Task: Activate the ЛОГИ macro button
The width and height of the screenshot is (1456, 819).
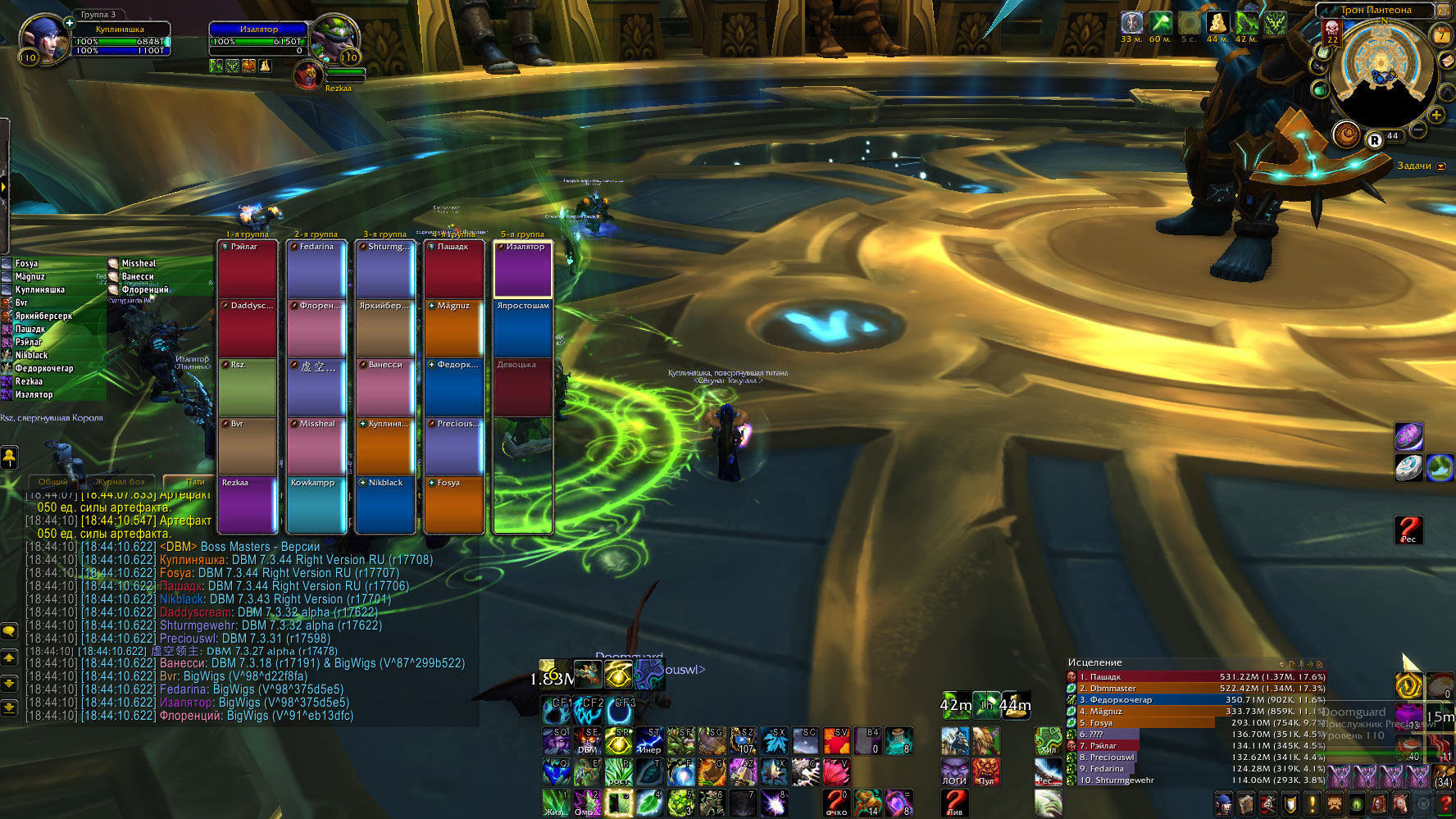Action: (x=954, y=771)
